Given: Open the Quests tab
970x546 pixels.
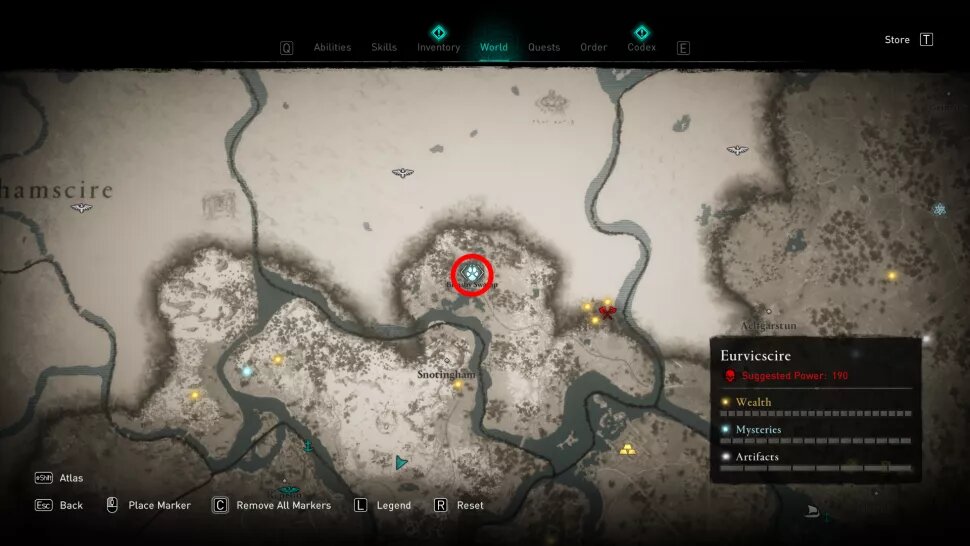Looking at the screenshot, I should point(544,47).
